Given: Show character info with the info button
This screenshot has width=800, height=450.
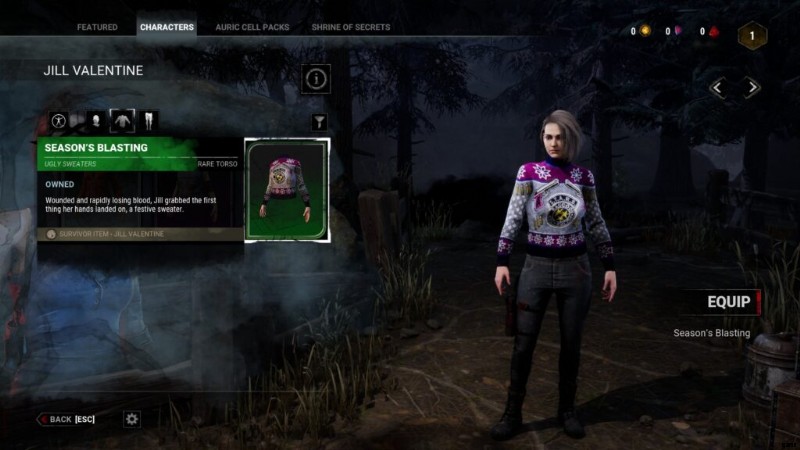Looking at the screenshot, I should pos(316,78).
